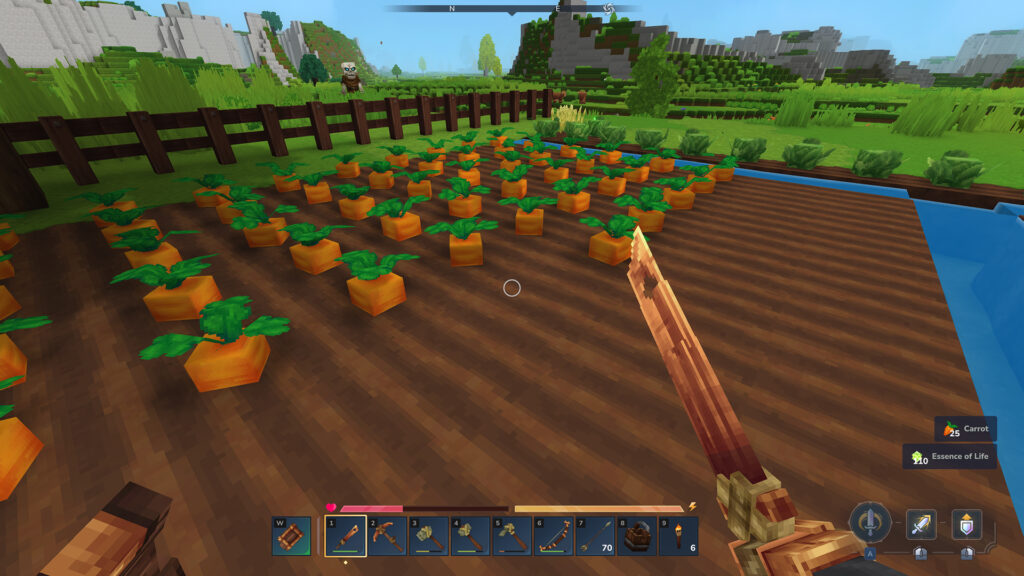Activate the round sword ability icon
Screen dimensions: 1024x576
point(870,522)
